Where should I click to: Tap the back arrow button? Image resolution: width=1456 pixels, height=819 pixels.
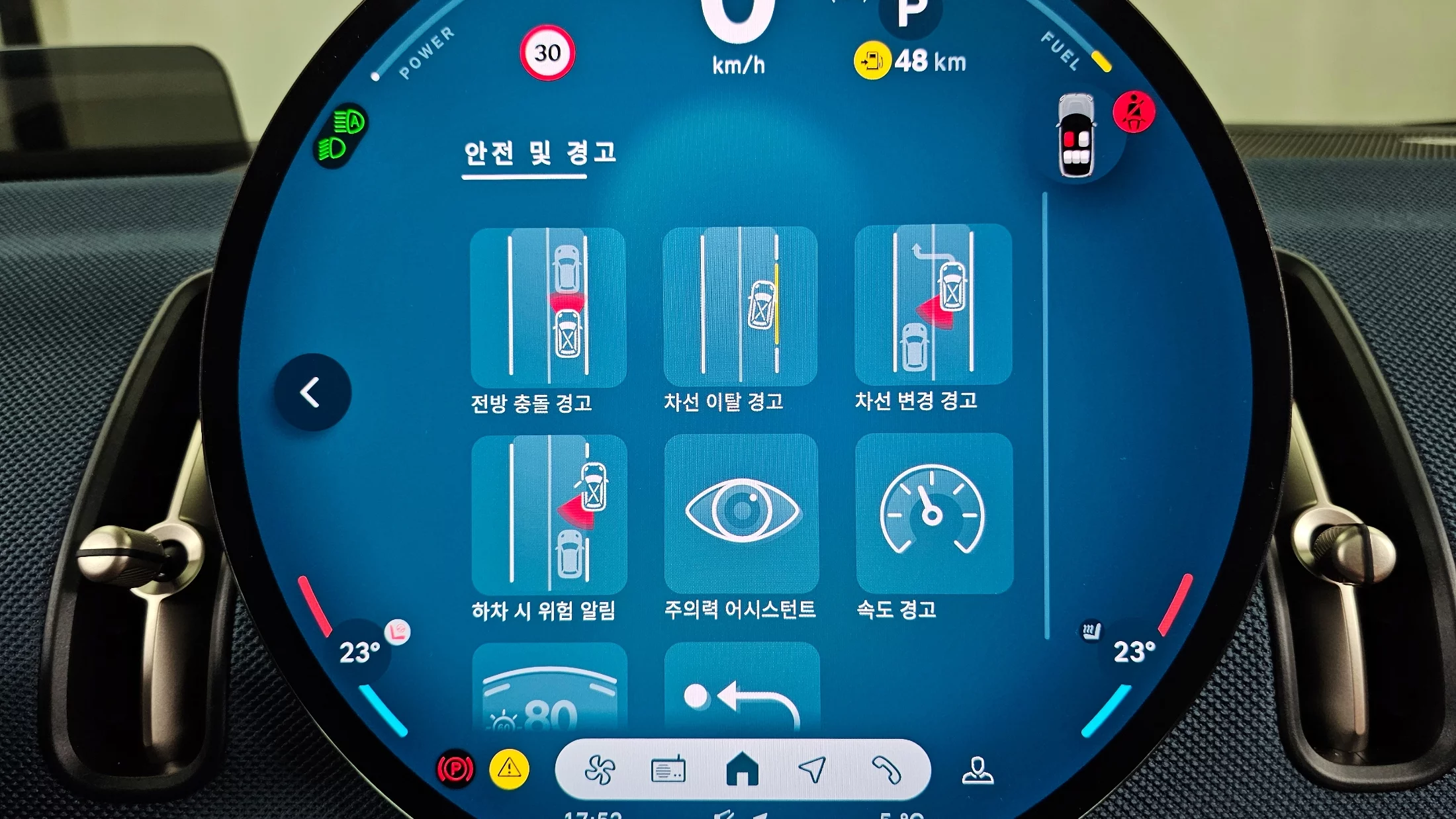[312, 392]
